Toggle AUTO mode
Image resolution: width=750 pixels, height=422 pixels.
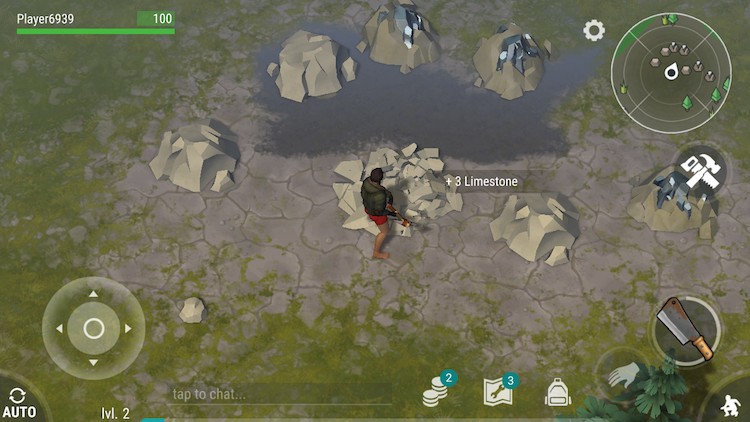click(x=18, y=404)
